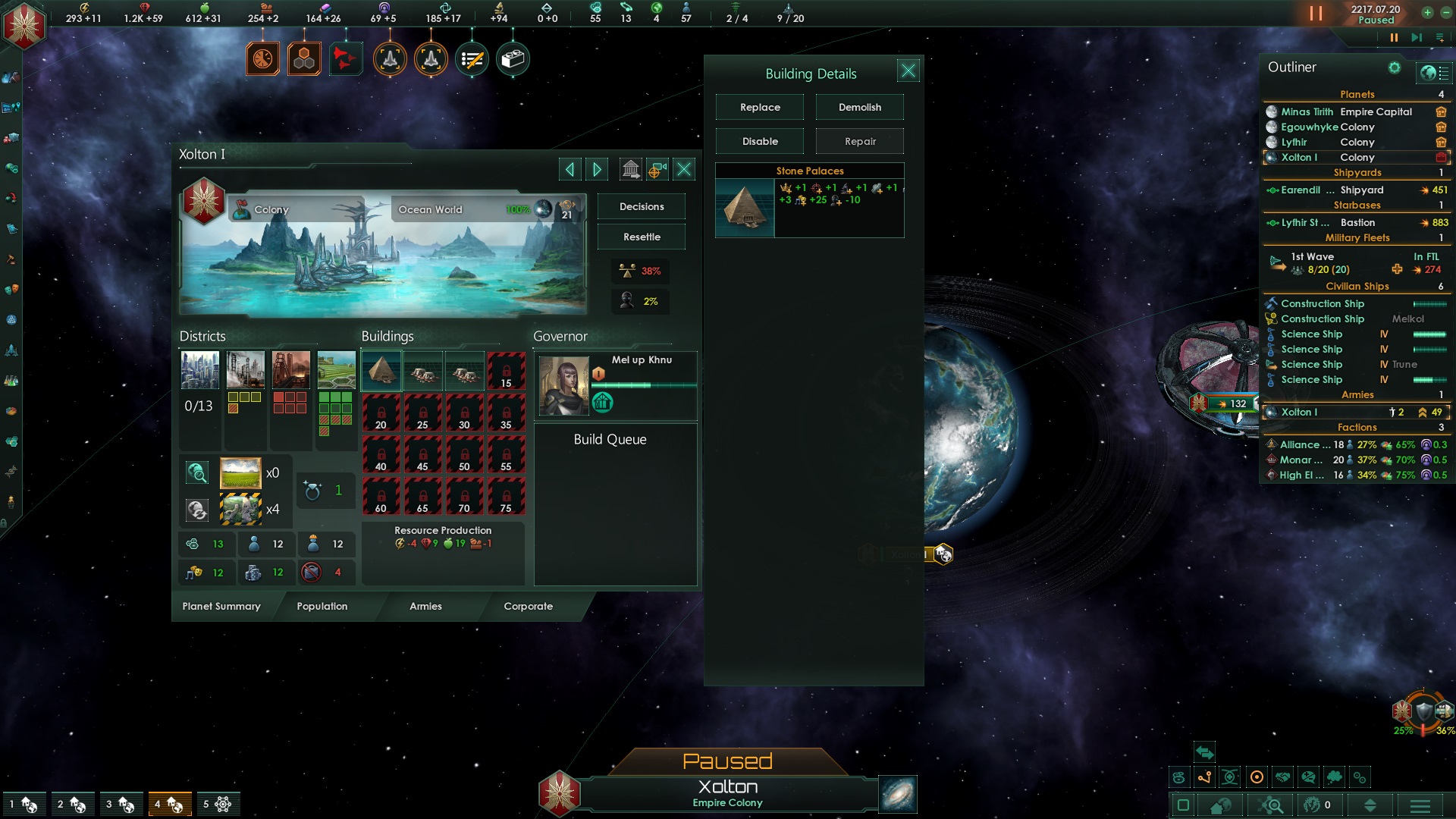
Task: Select the city district icon
Action: point(200,370)
